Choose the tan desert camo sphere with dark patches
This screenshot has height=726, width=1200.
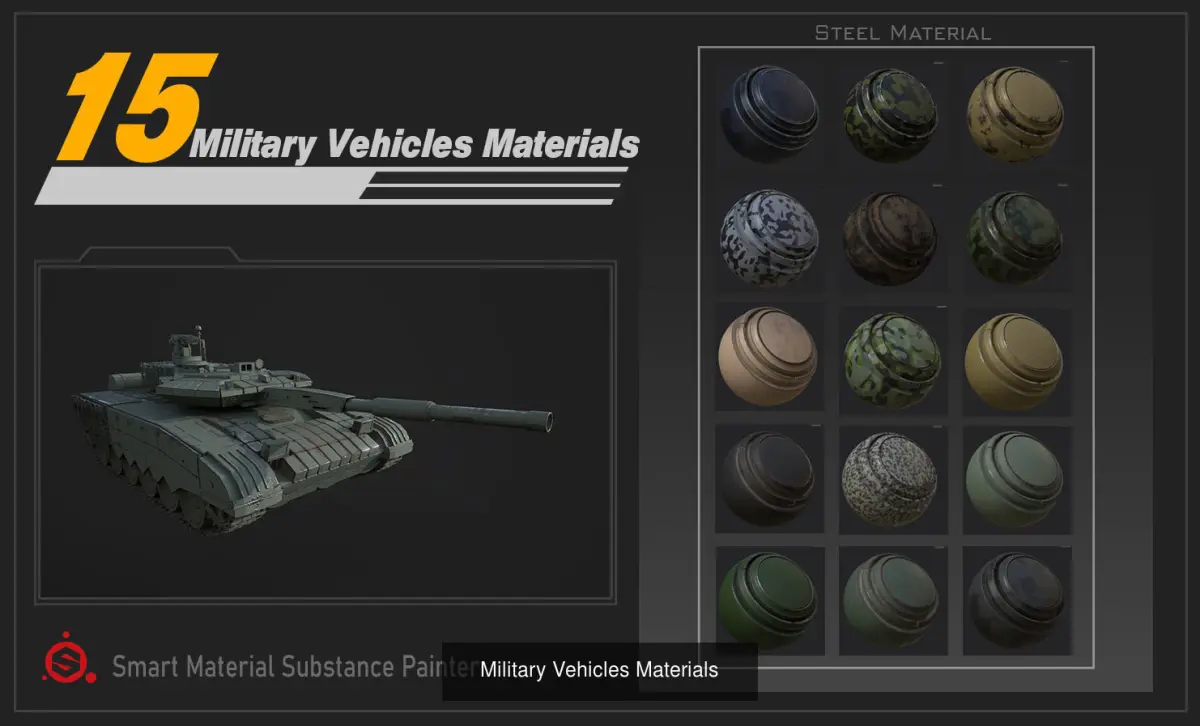pyautogui.click(x=1015, y=114)
